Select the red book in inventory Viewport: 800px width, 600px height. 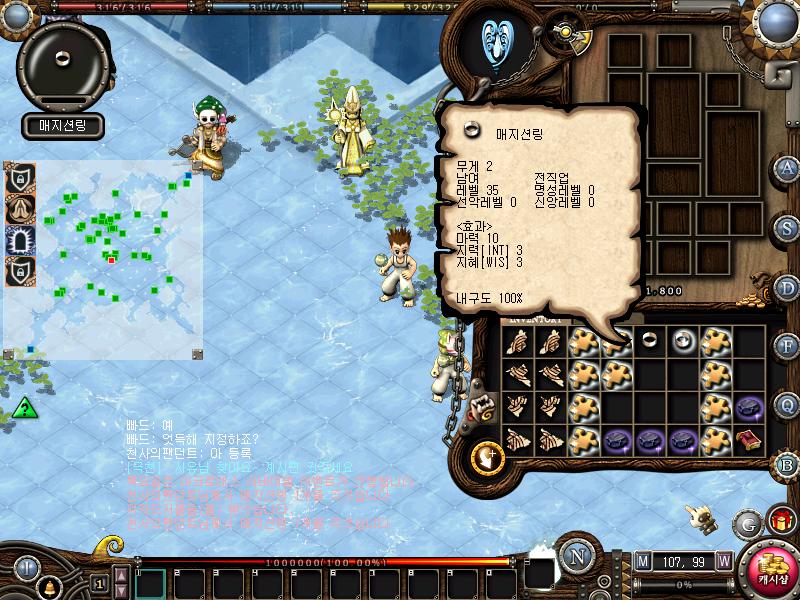748,439
